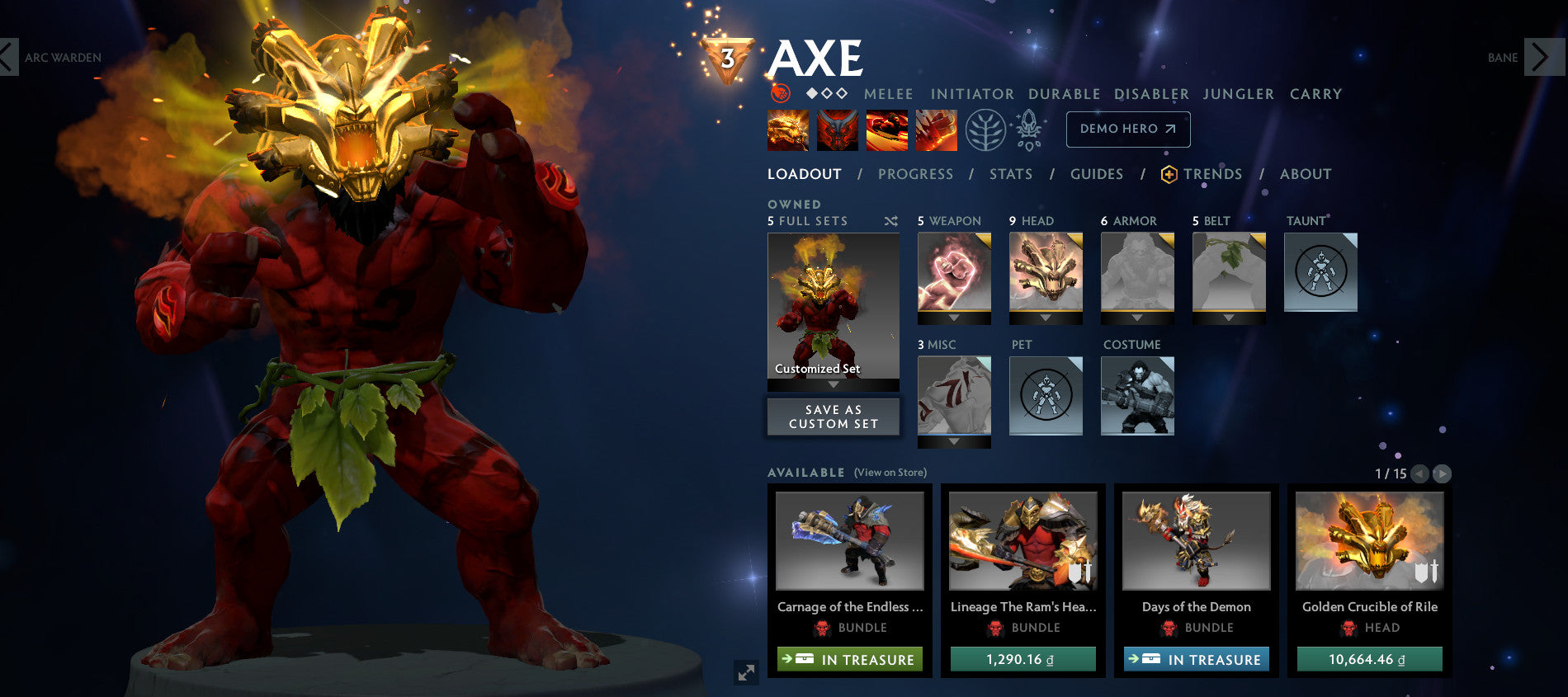The height and width of the screenshot is (697, 1568).
Task: Open the Guides tab
Action: [x=1096, y=174]
